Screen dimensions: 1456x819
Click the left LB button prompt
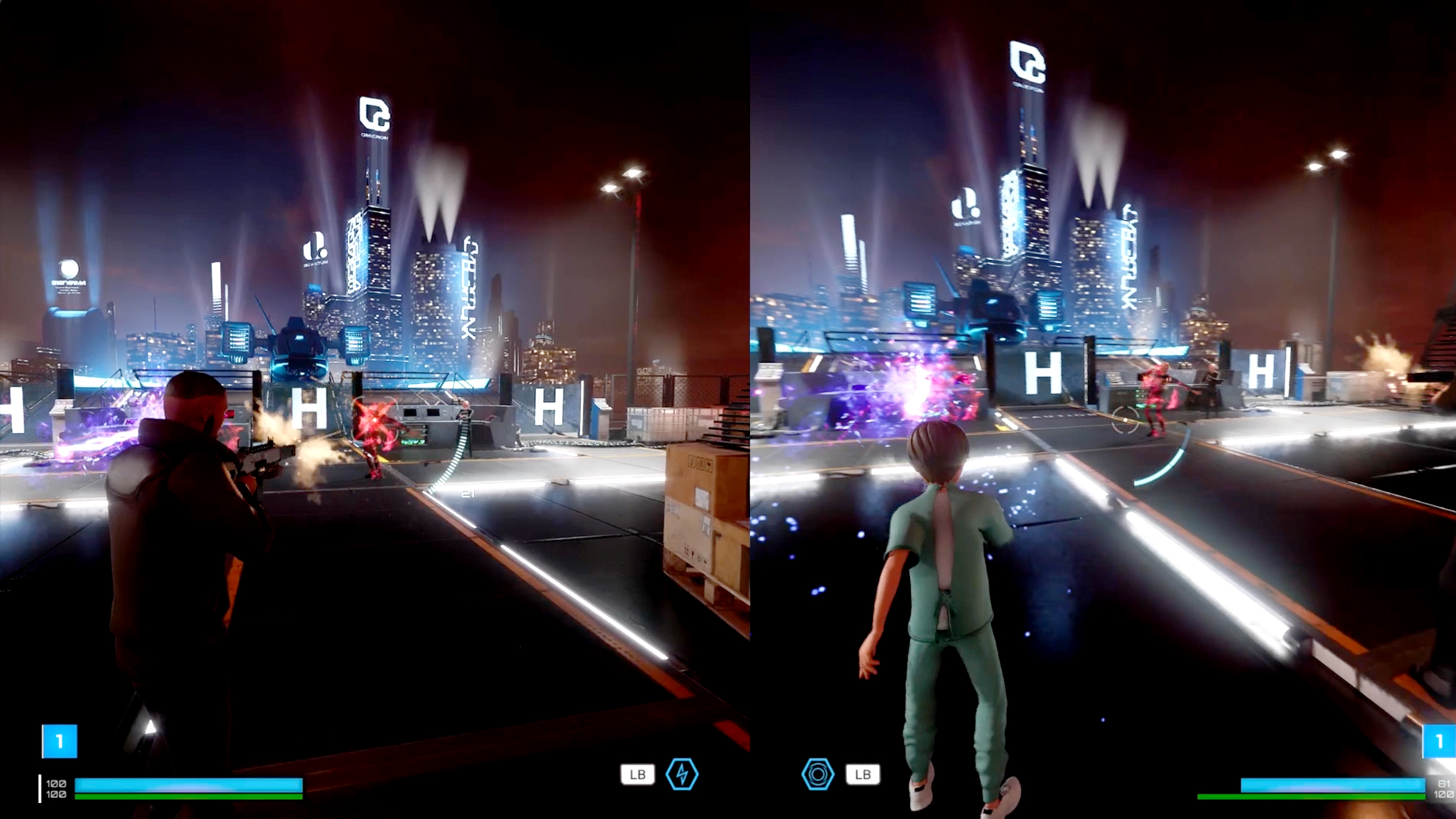pos(638,774)
